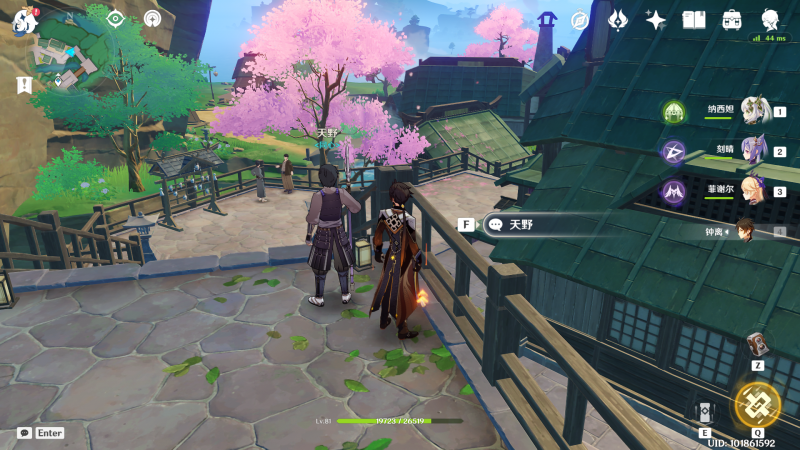Open the Paimon main menu
Image resolution: width=800 pixels, height=450 pixels.
coord(24,19)
